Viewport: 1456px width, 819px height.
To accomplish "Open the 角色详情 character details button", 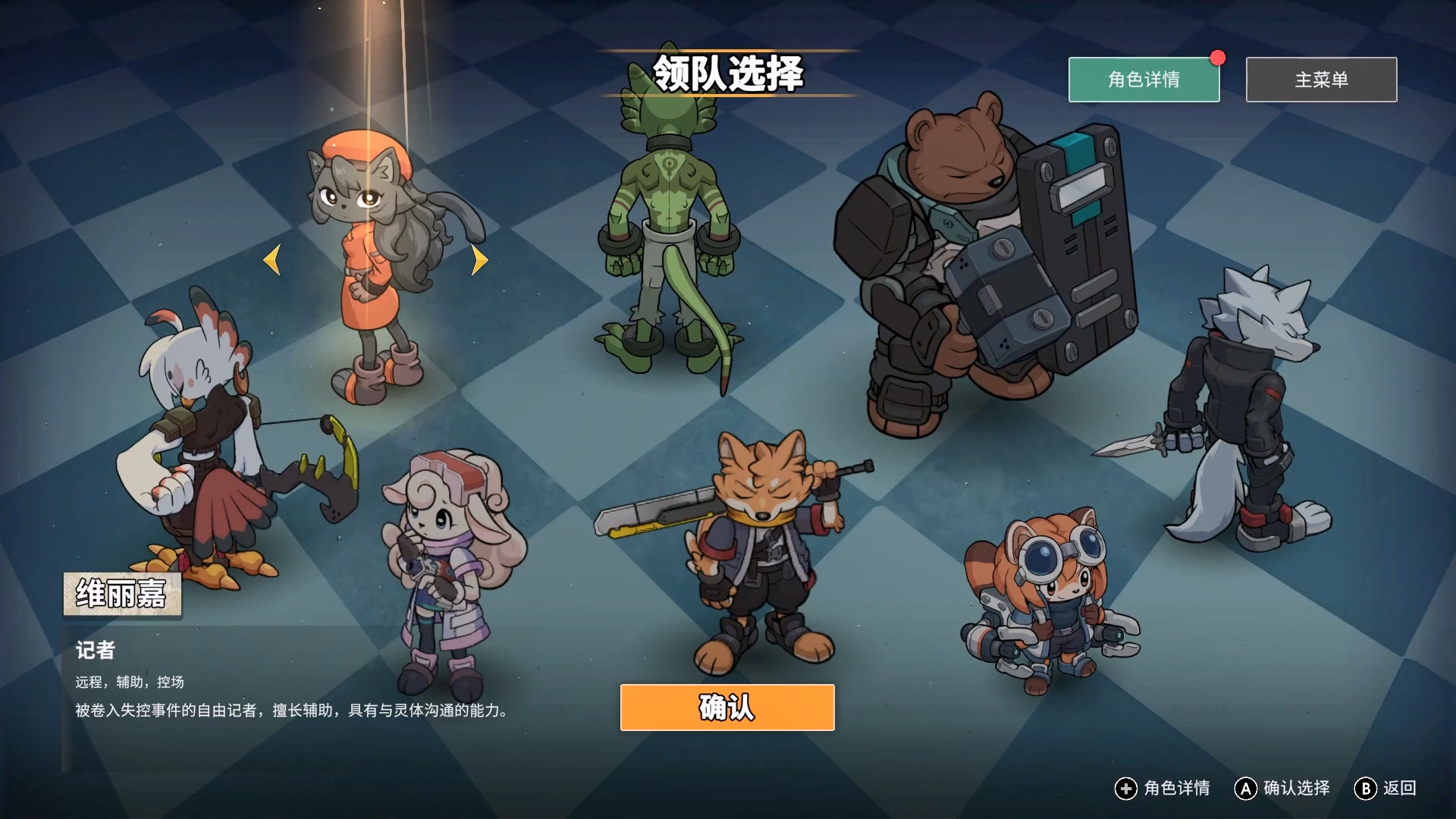I will (x=1144, y=80).
